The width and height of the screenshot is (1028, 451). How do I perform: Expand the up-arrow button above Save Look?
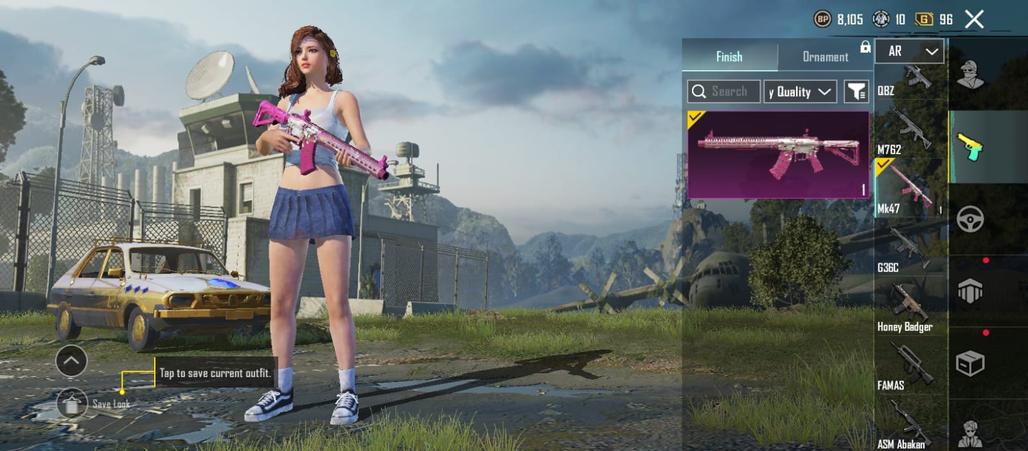[x=71, y=360]
